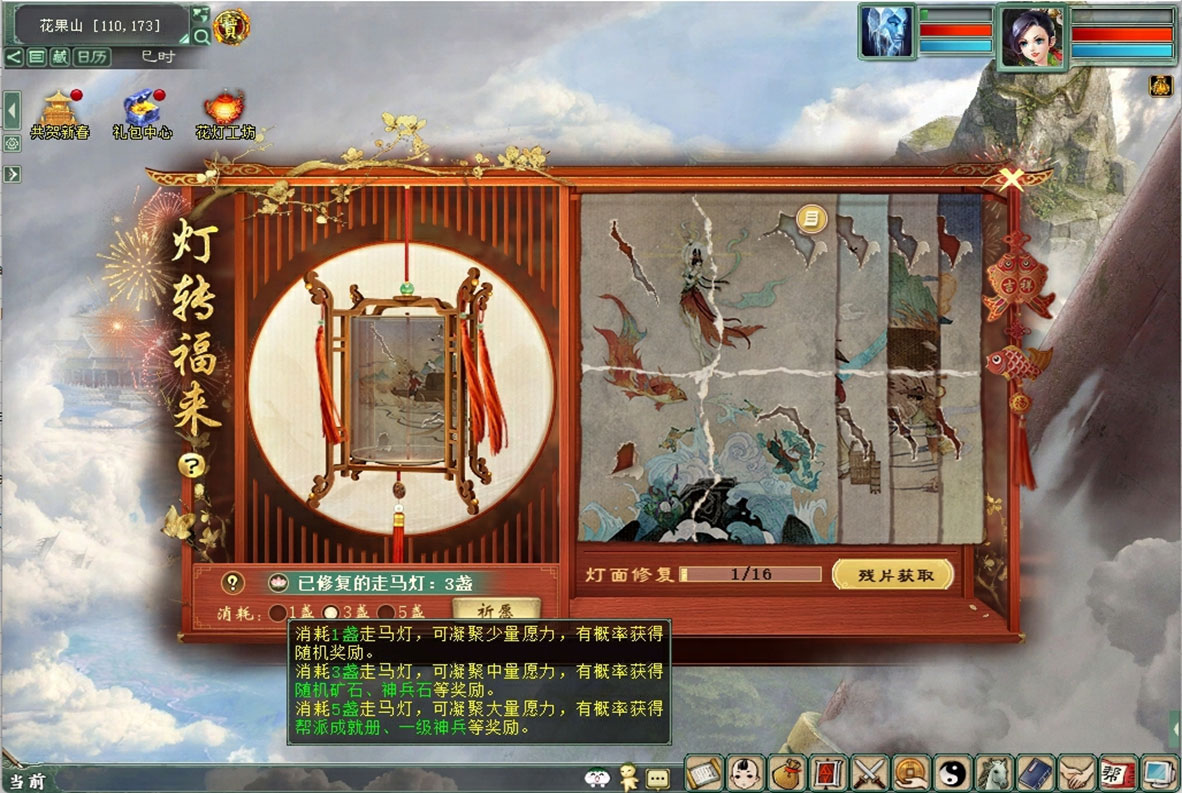Click the magnifier search button by the location
The image size is (1182, 793).
[x=201, y=37]
